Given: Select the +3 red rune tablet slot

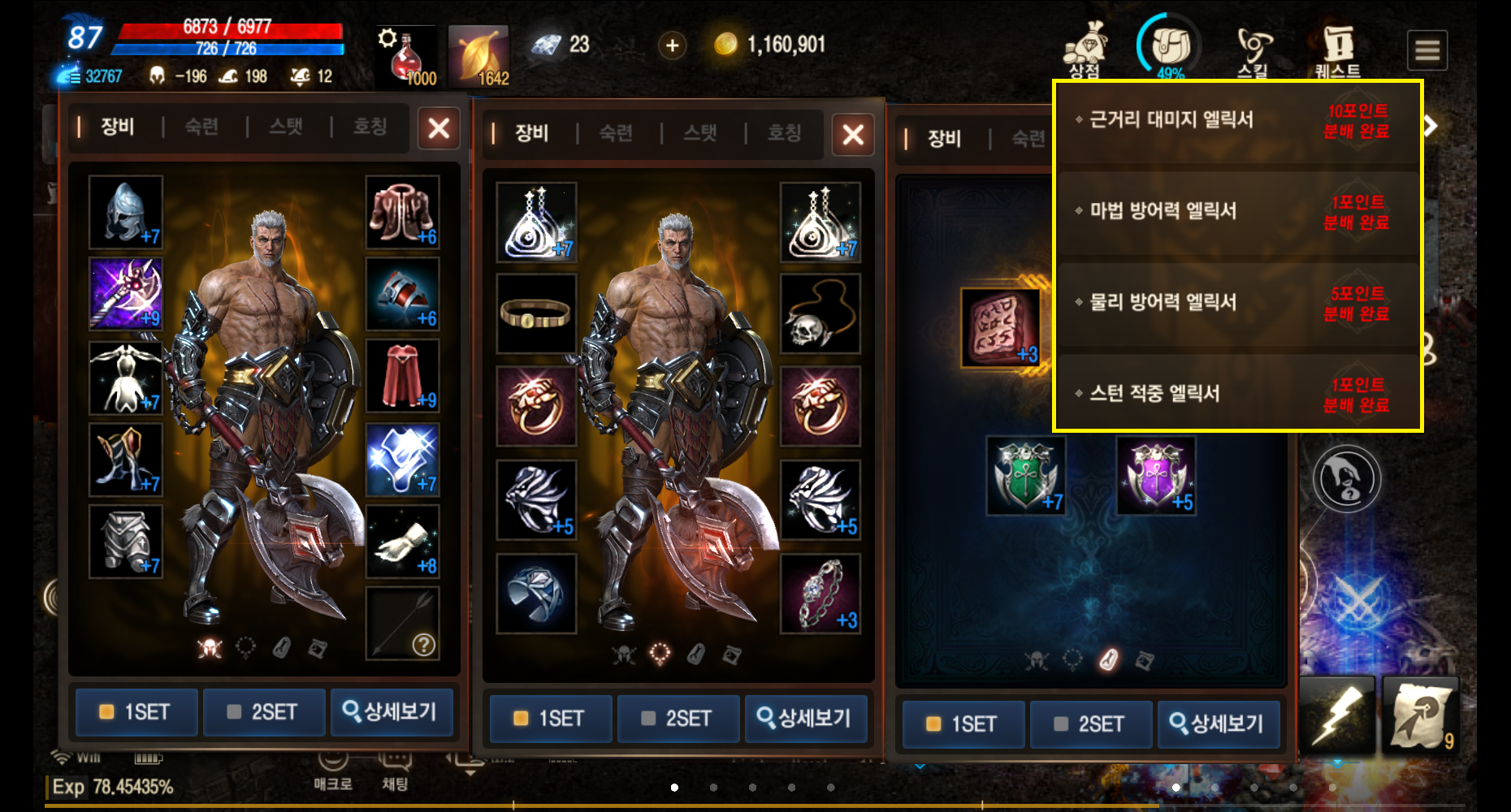Looking at the screenshot, I should tap(1000, 327).
